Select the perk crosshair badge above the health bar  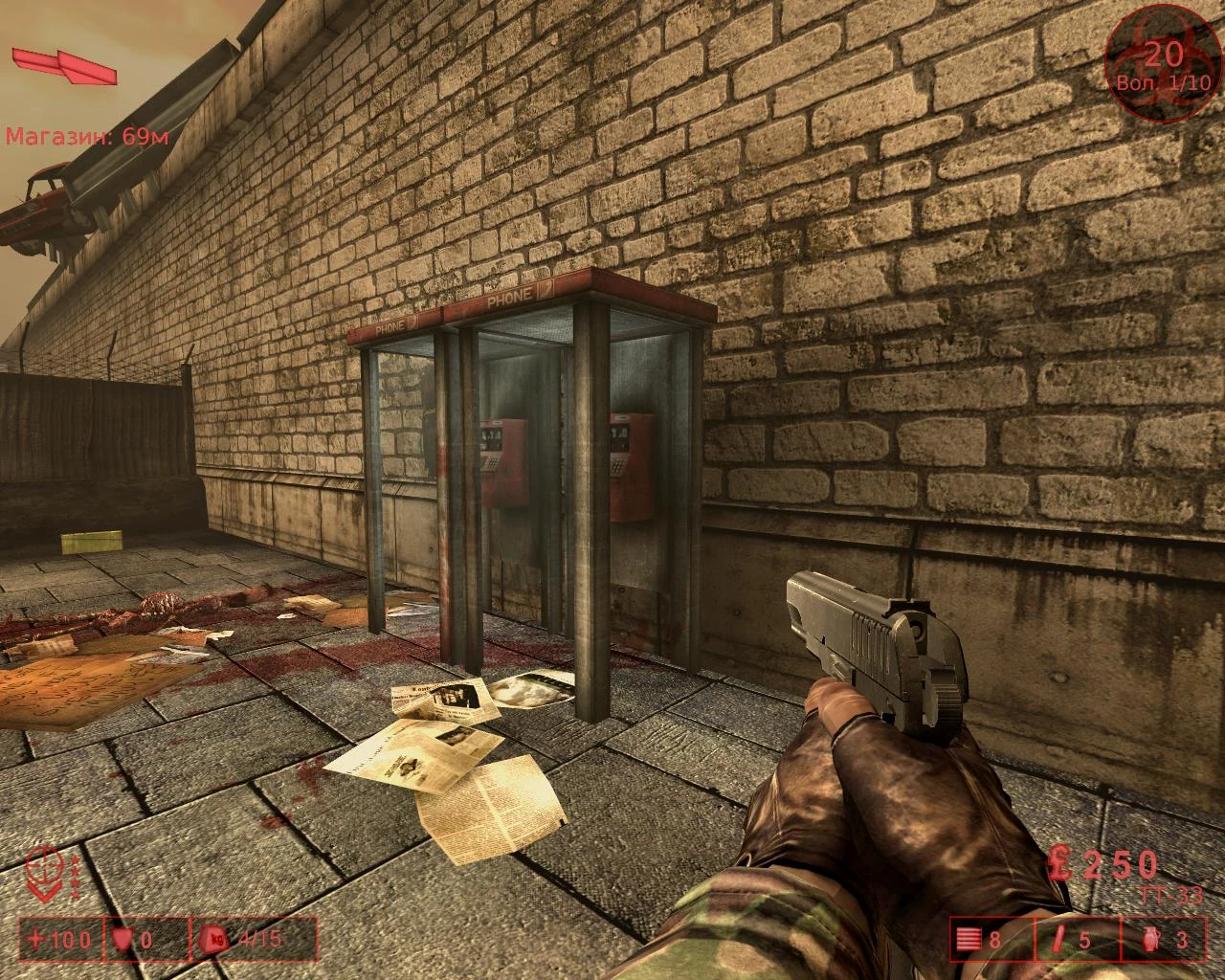pos(42,872)
